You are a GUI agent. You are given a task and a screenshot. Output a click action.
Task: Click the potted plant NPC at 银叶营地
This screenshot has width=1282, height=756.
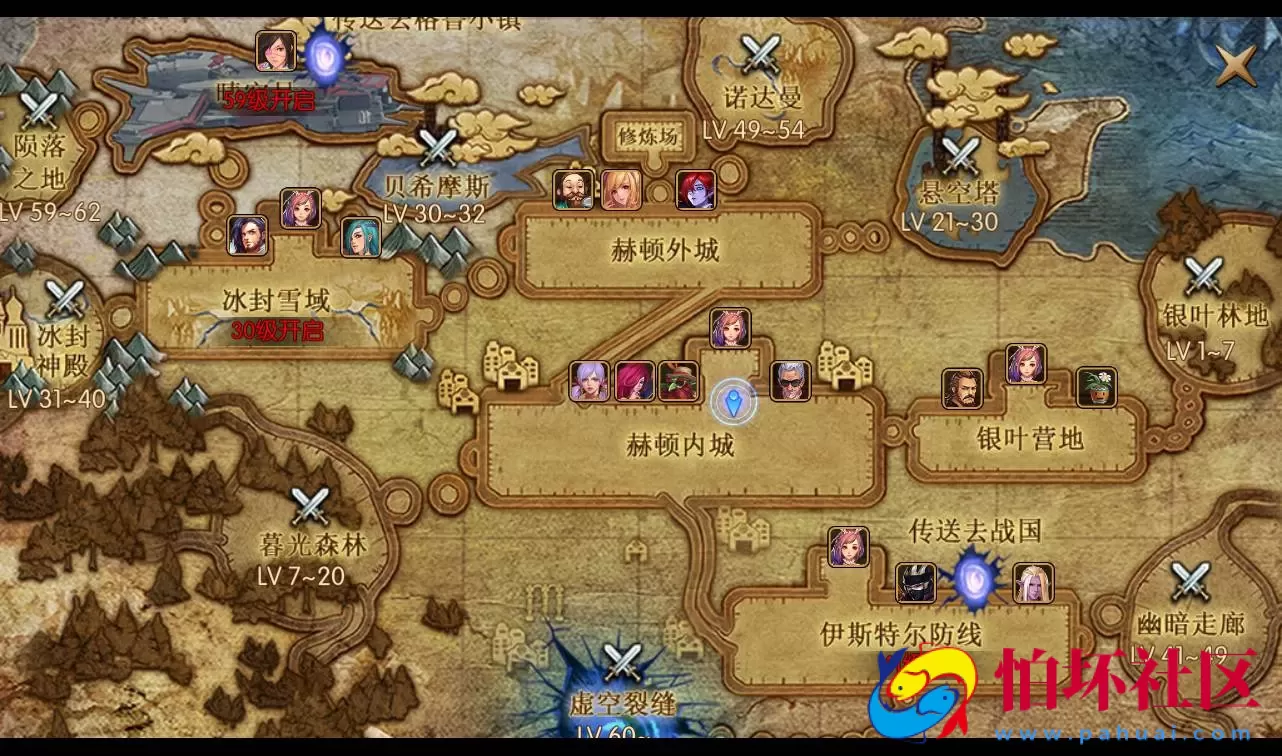pyautogui.click(x=1095, y=387)
